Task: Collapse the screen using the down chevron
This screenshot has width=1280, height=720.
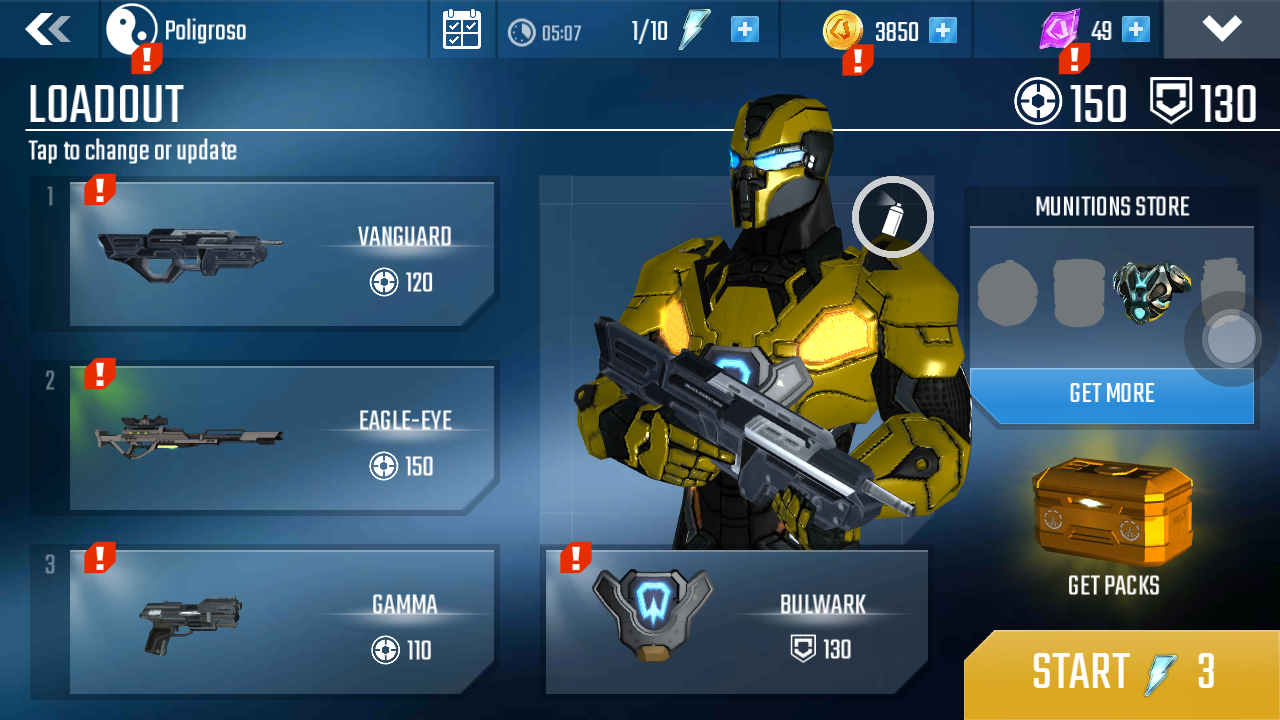Action: (x=1221, y=28)
